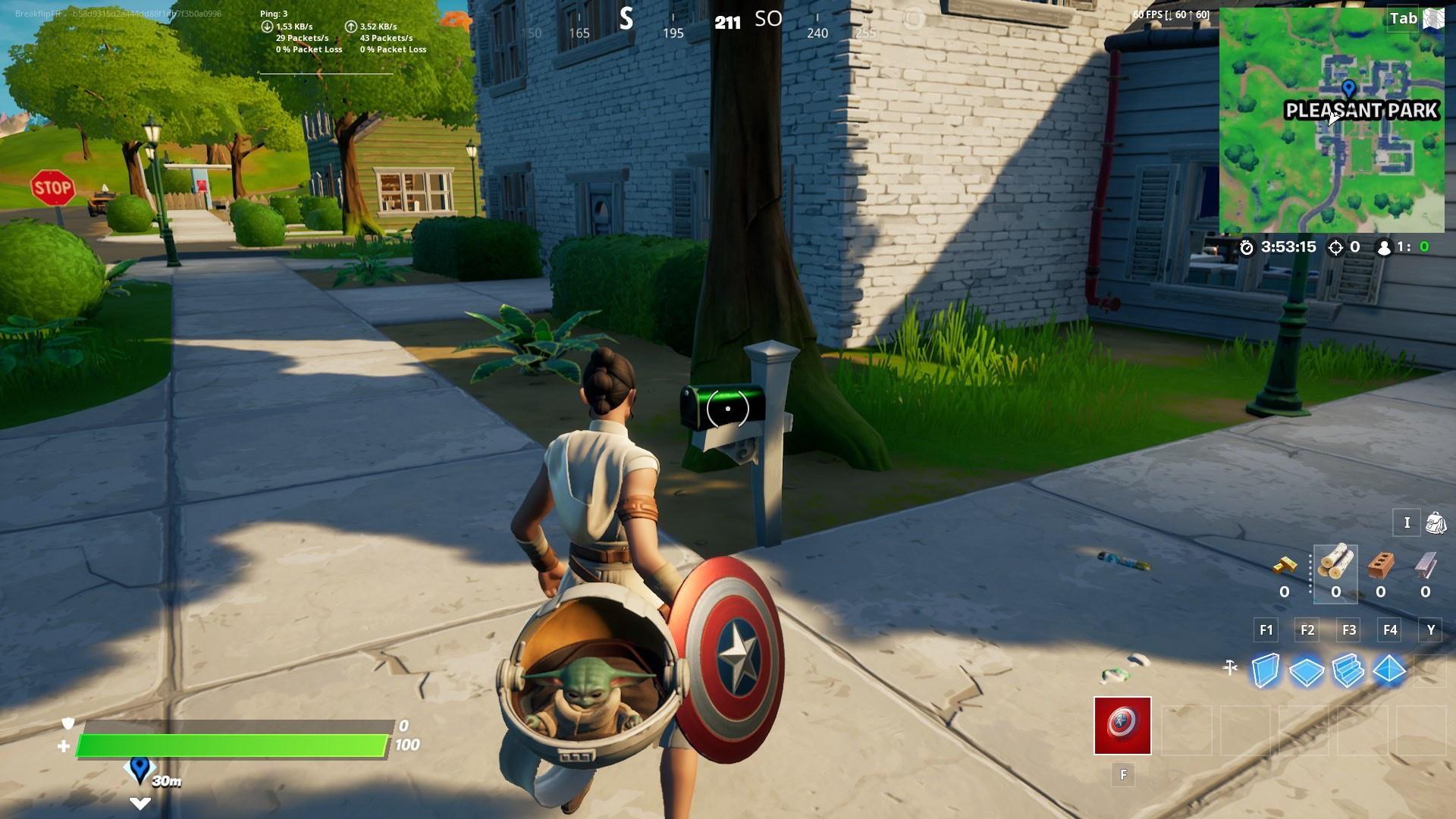Select the roof build piece icon
Viewport: 1456px width, 819px height.
(x=1389, y=669)
